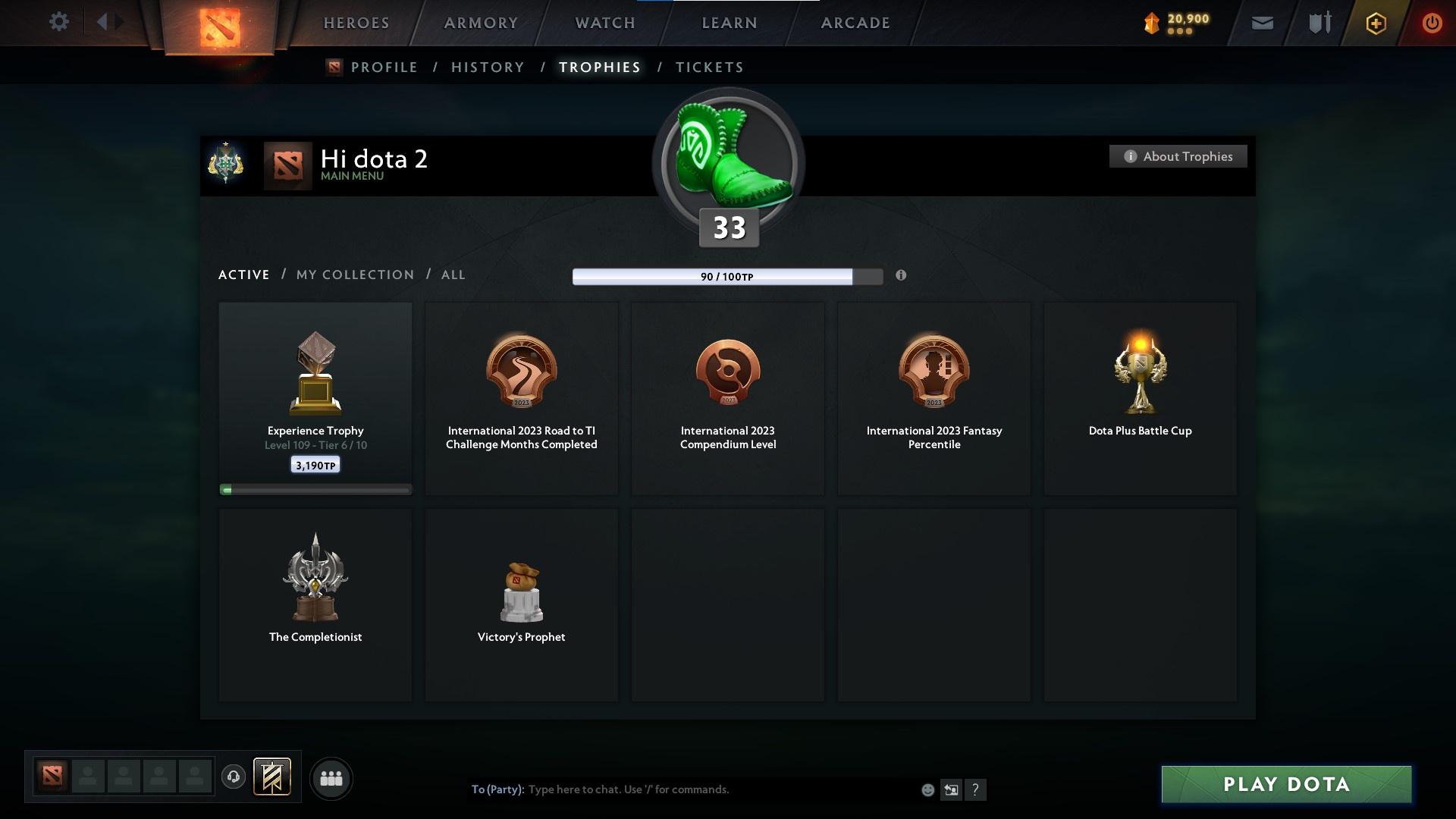Open the settings gear menu

pyautogui.click(x=59, y=22)
